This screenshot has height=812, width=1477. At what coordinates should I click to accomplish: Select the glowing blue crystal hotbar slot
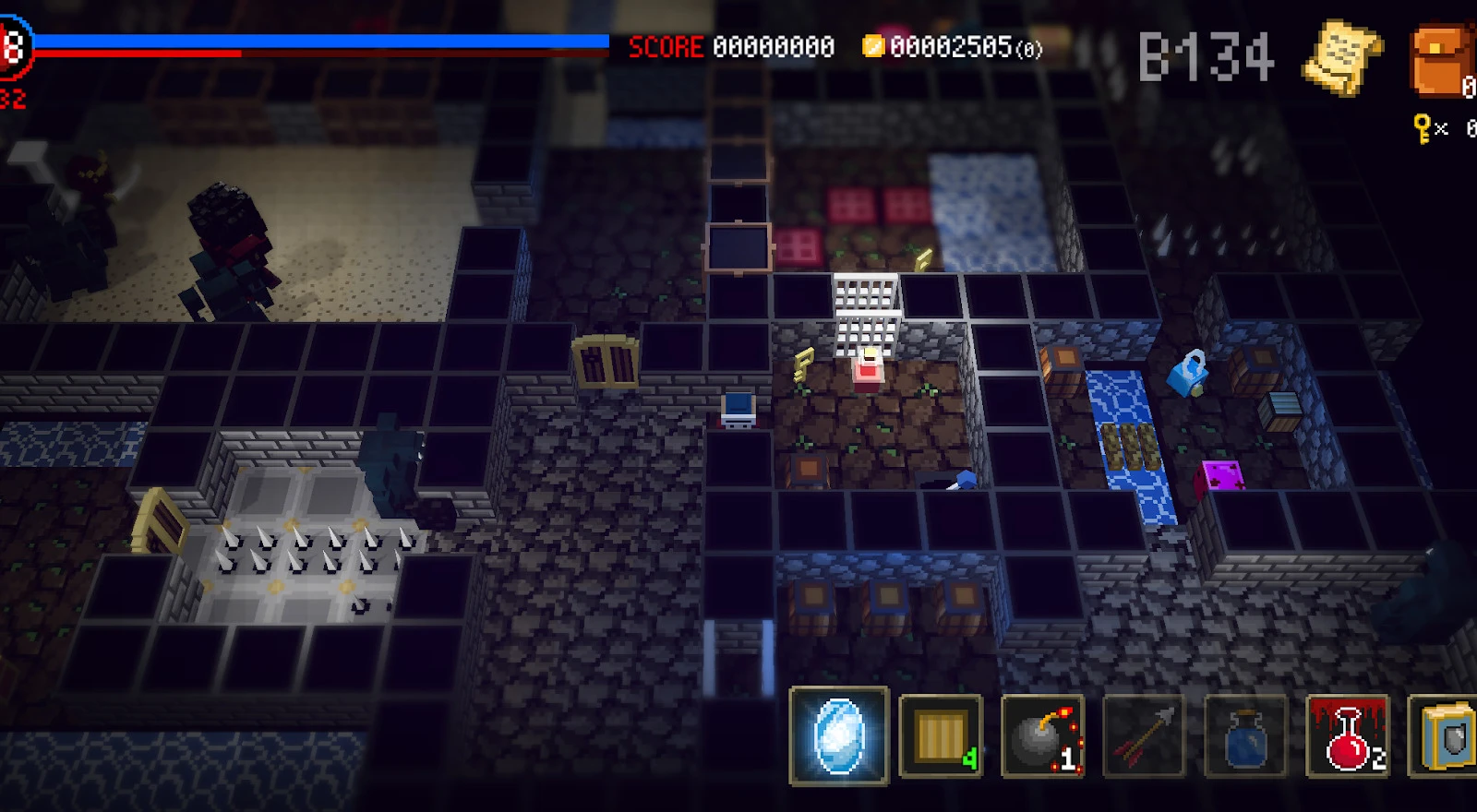click(x=839, y=735)
